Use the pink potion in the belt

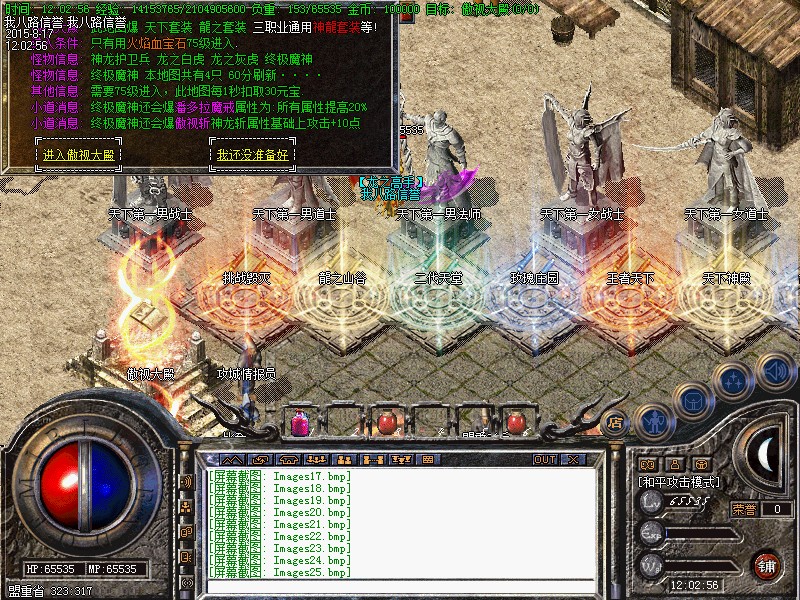tap(300, 423)
